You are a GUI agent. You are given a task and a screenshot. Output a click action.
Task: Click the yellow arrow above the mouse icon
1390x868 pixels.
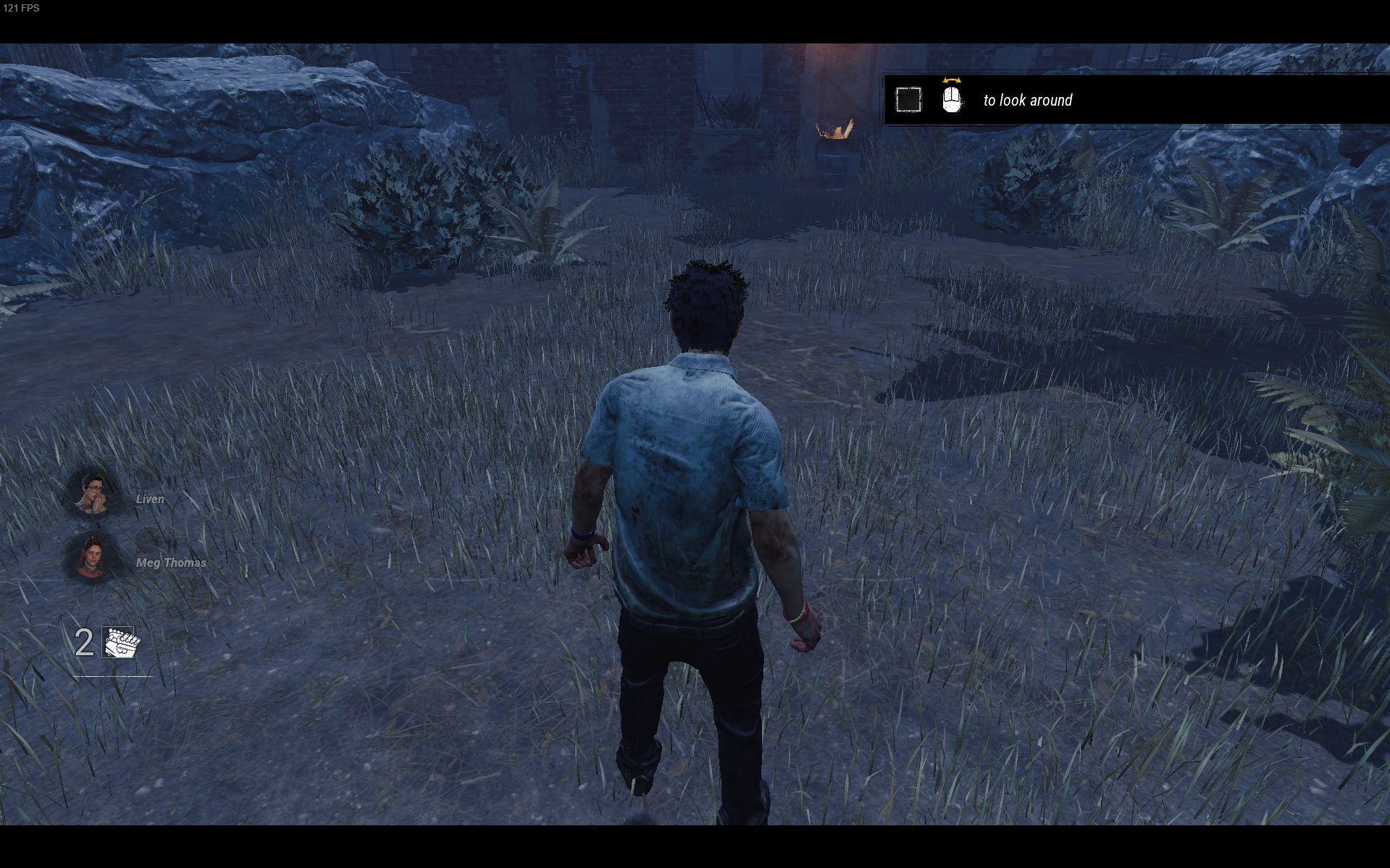point(951,81)
